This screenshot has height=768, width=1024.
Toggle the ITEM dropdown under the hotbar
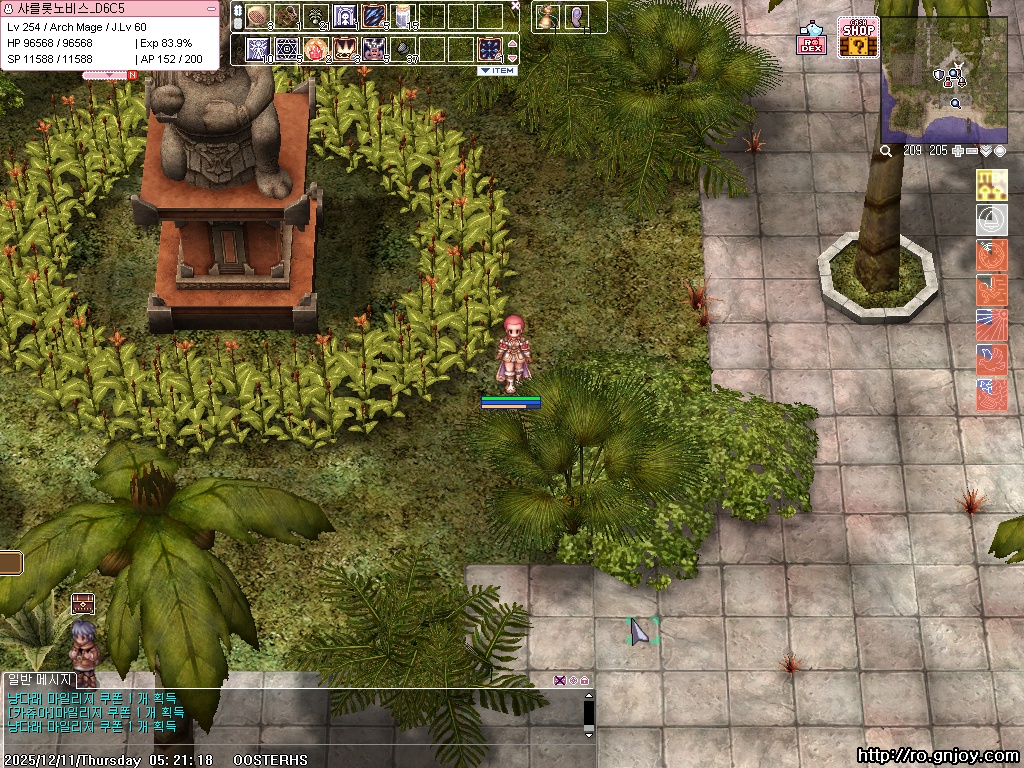(496, 71)
